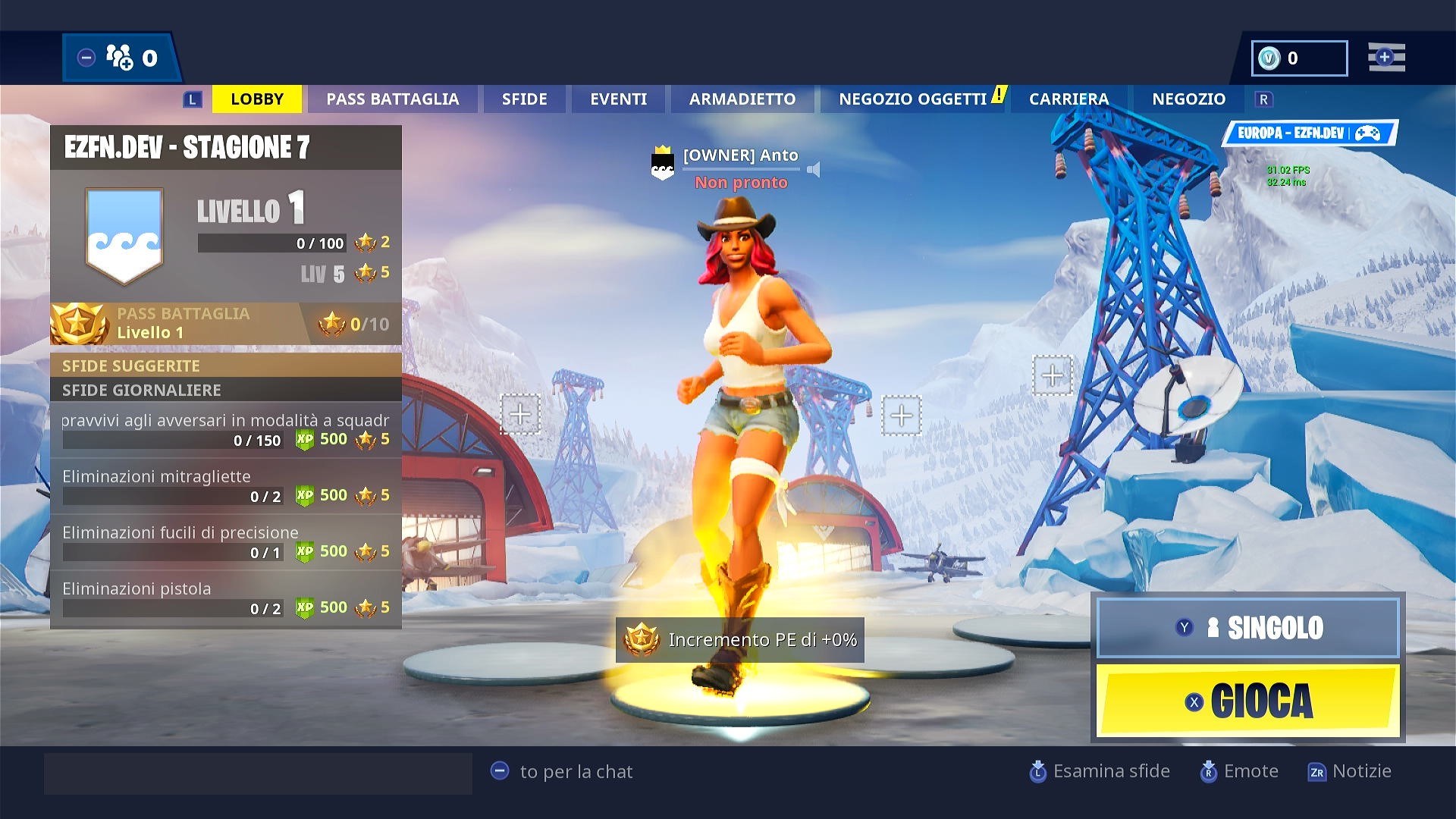Toggle the speaker icon beside Anto's name
The height and width of the screenshot is (819, 1456).
pyautogui.click(x=814, y=169)
